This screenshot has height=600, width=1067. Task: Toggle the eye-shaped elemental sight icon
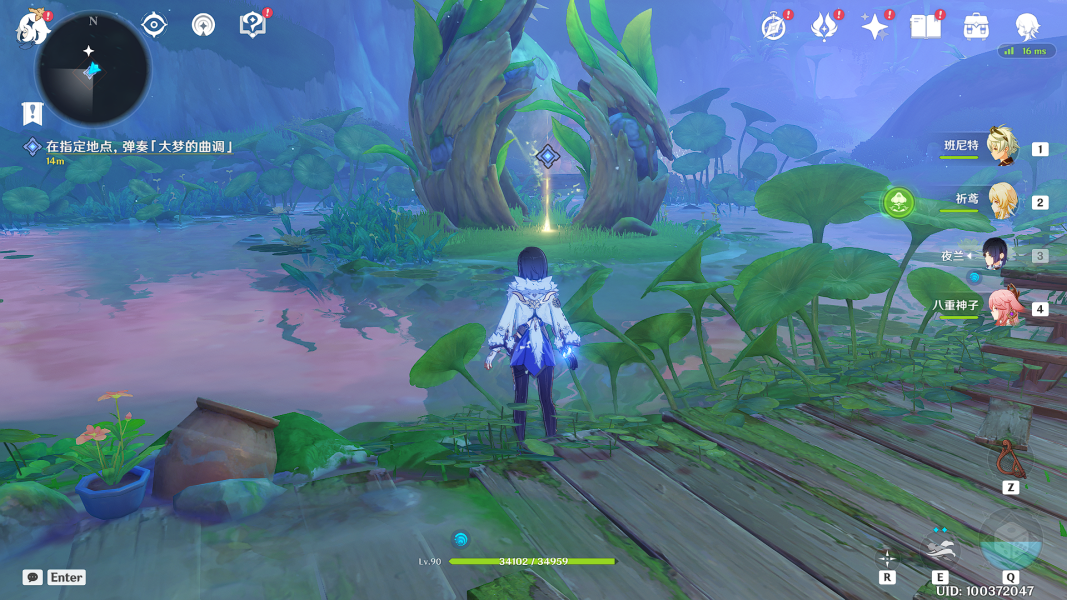154,25
